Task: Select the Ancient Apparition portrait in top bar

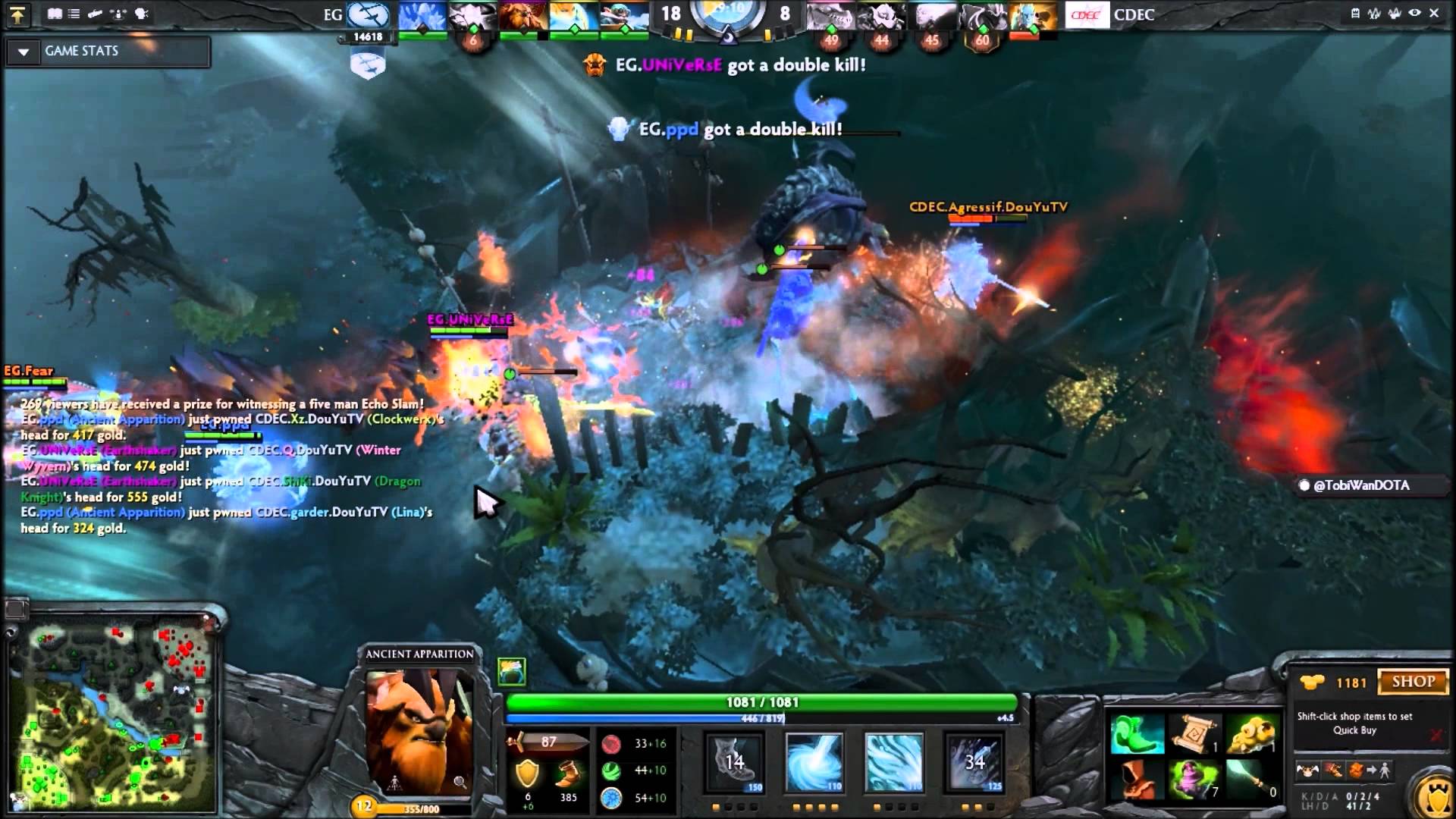Action: pos(422,17)
